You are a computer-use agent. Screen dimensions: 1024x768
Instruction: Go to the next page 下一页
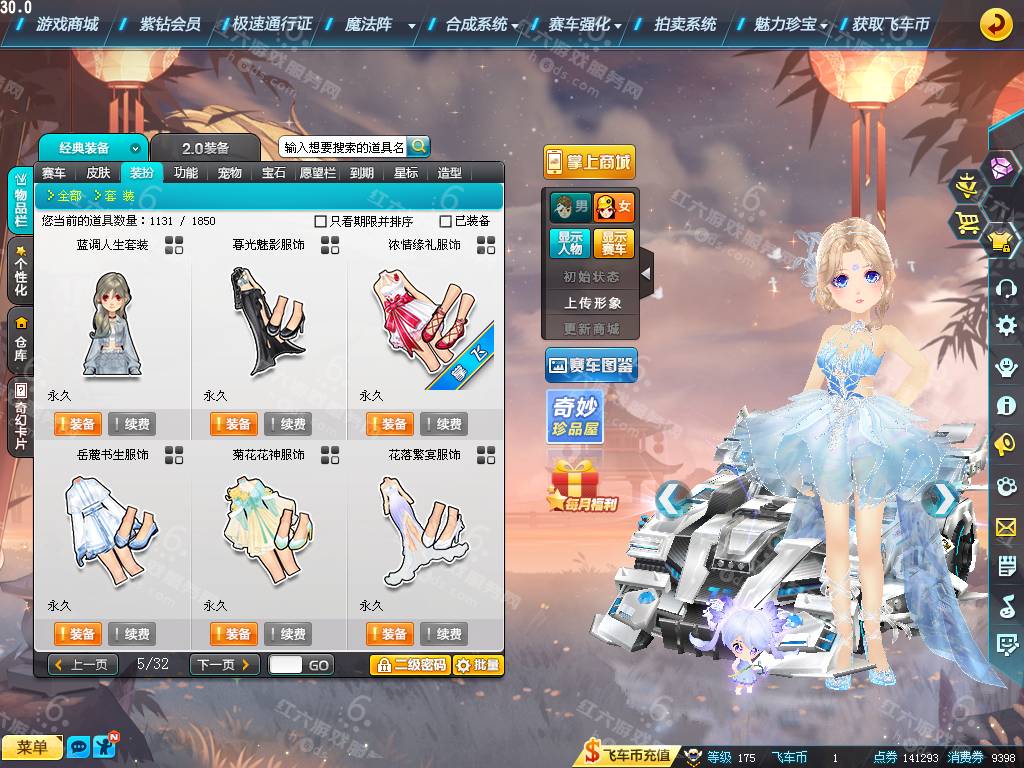click(224, 664)
